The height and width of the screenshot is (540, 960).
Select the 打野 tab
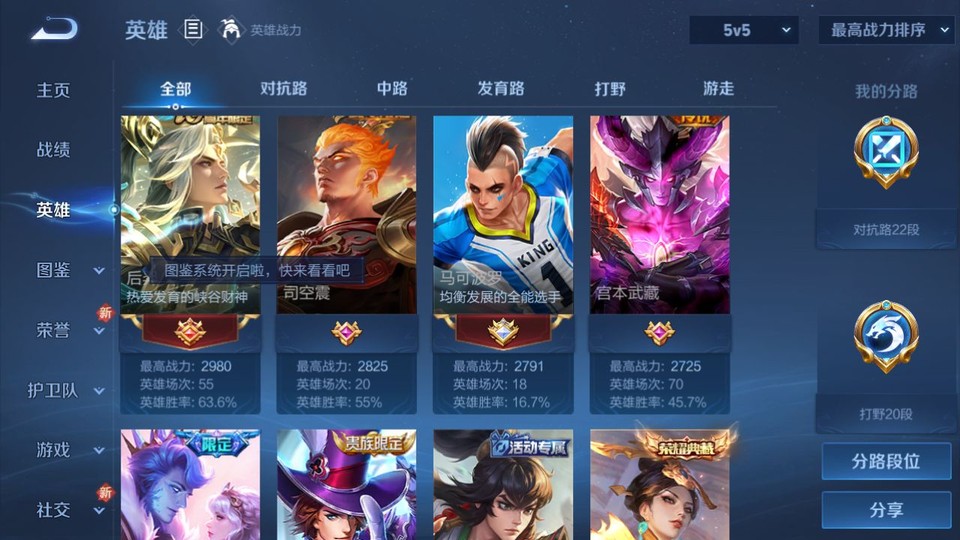[610, 89]
